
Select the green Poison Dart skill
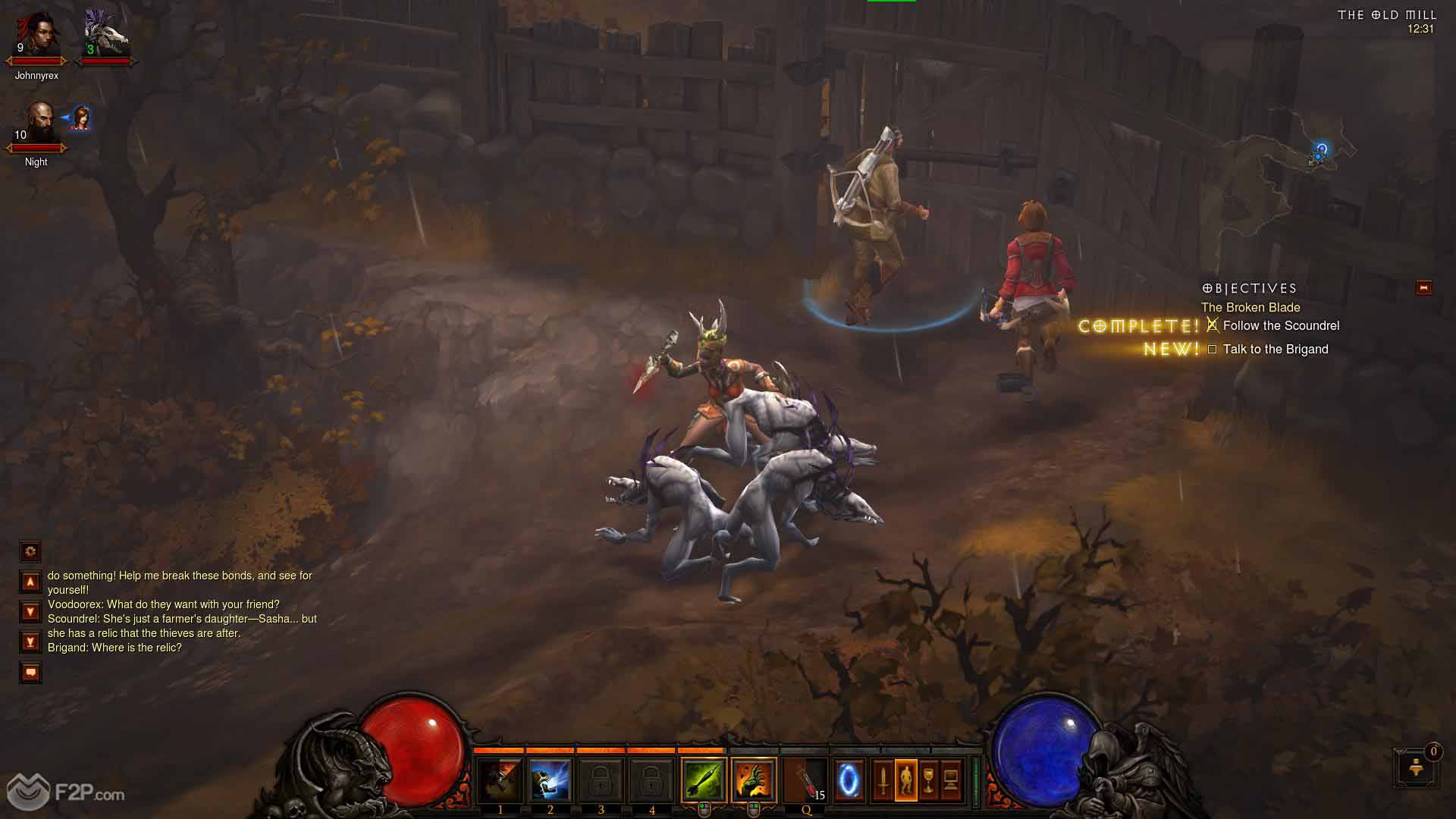(703, 780)
